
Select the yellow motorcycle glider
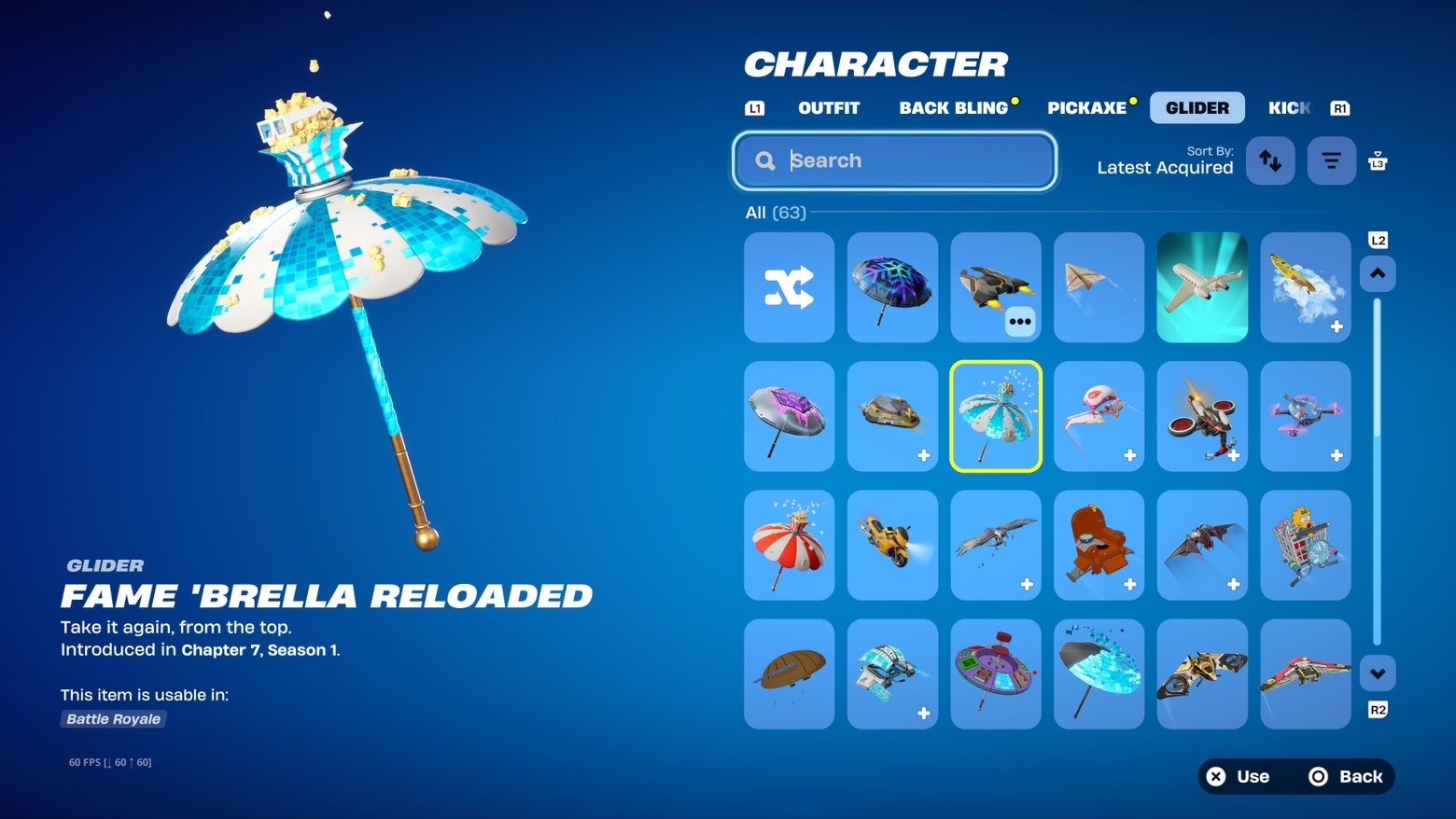coord(892,545)
